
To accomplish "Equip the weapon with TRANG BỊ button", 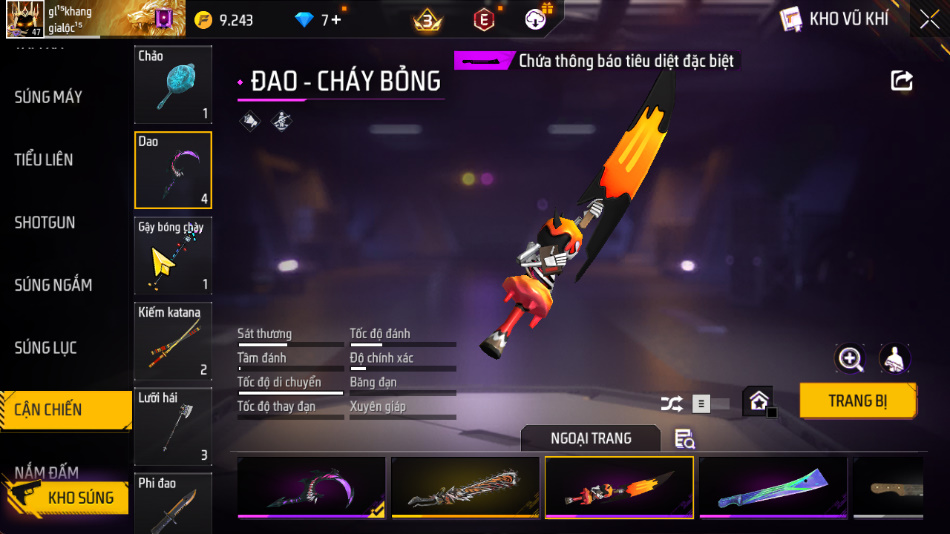I will pyautogui.click(x=858, y=401).
